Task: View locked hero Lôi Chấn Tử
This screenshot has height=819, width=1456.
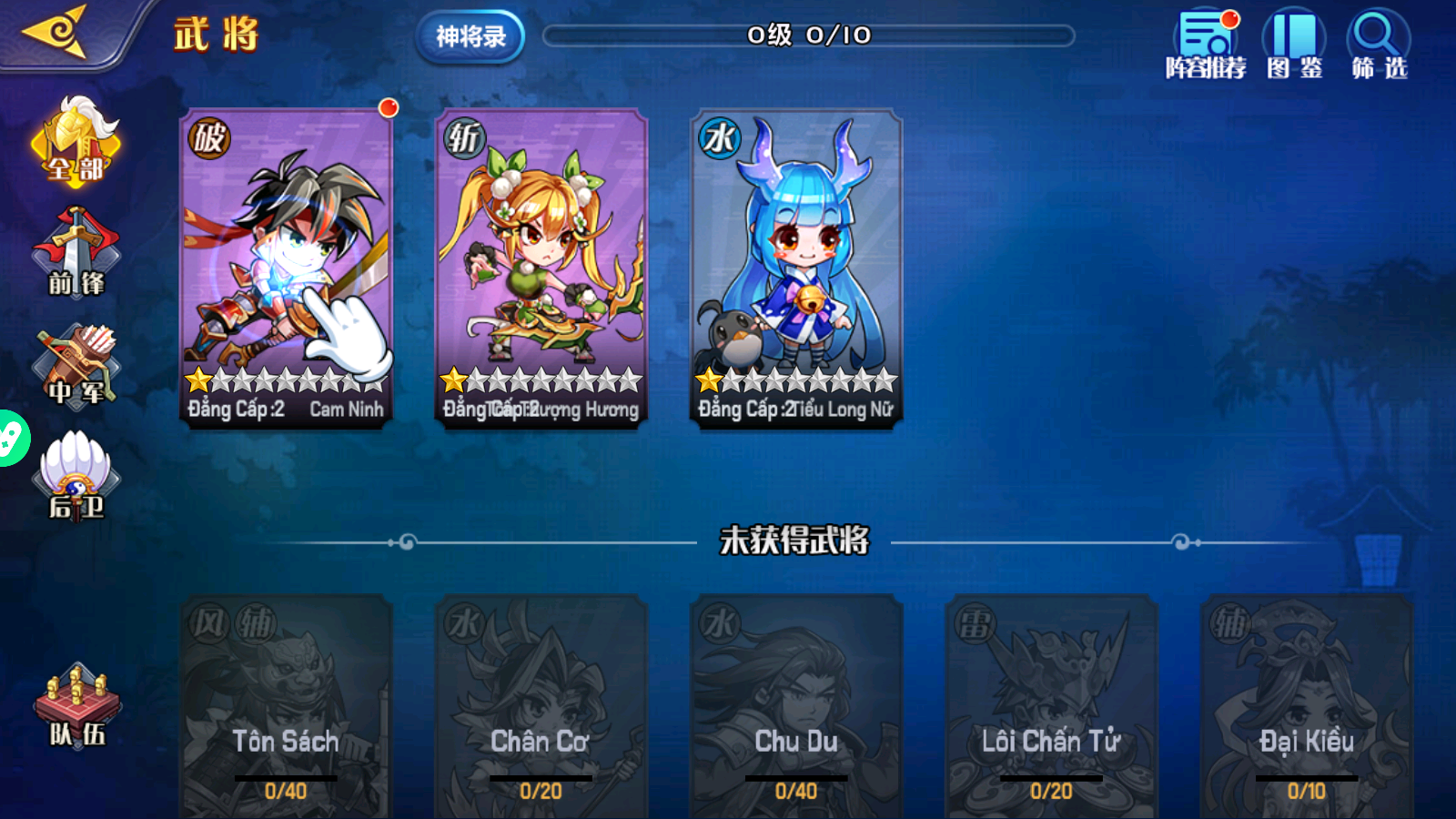Action: click(x=1051, y=706)
